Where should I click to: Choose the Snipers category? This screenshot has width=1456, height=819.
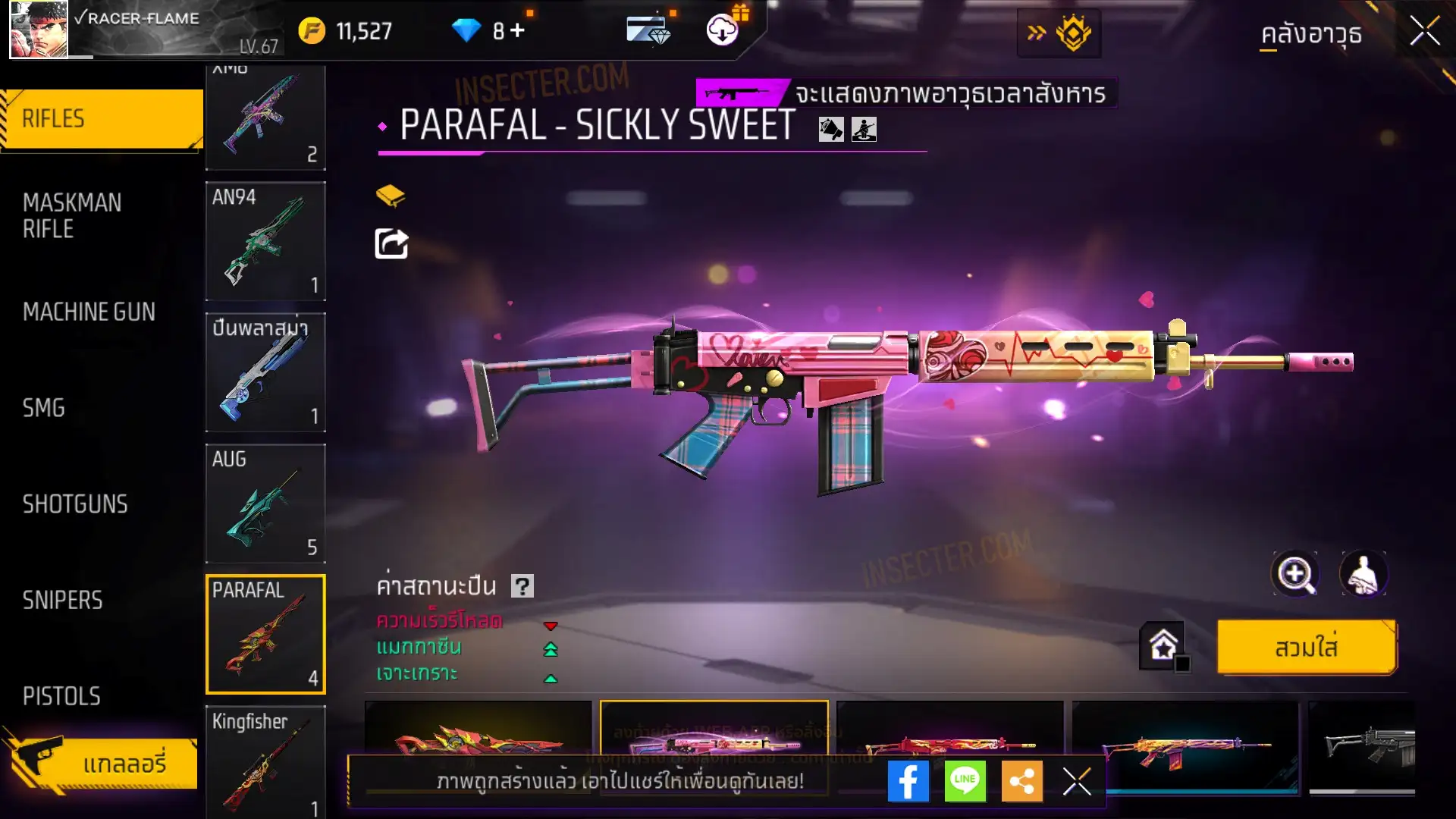click(x=62, y=601)
